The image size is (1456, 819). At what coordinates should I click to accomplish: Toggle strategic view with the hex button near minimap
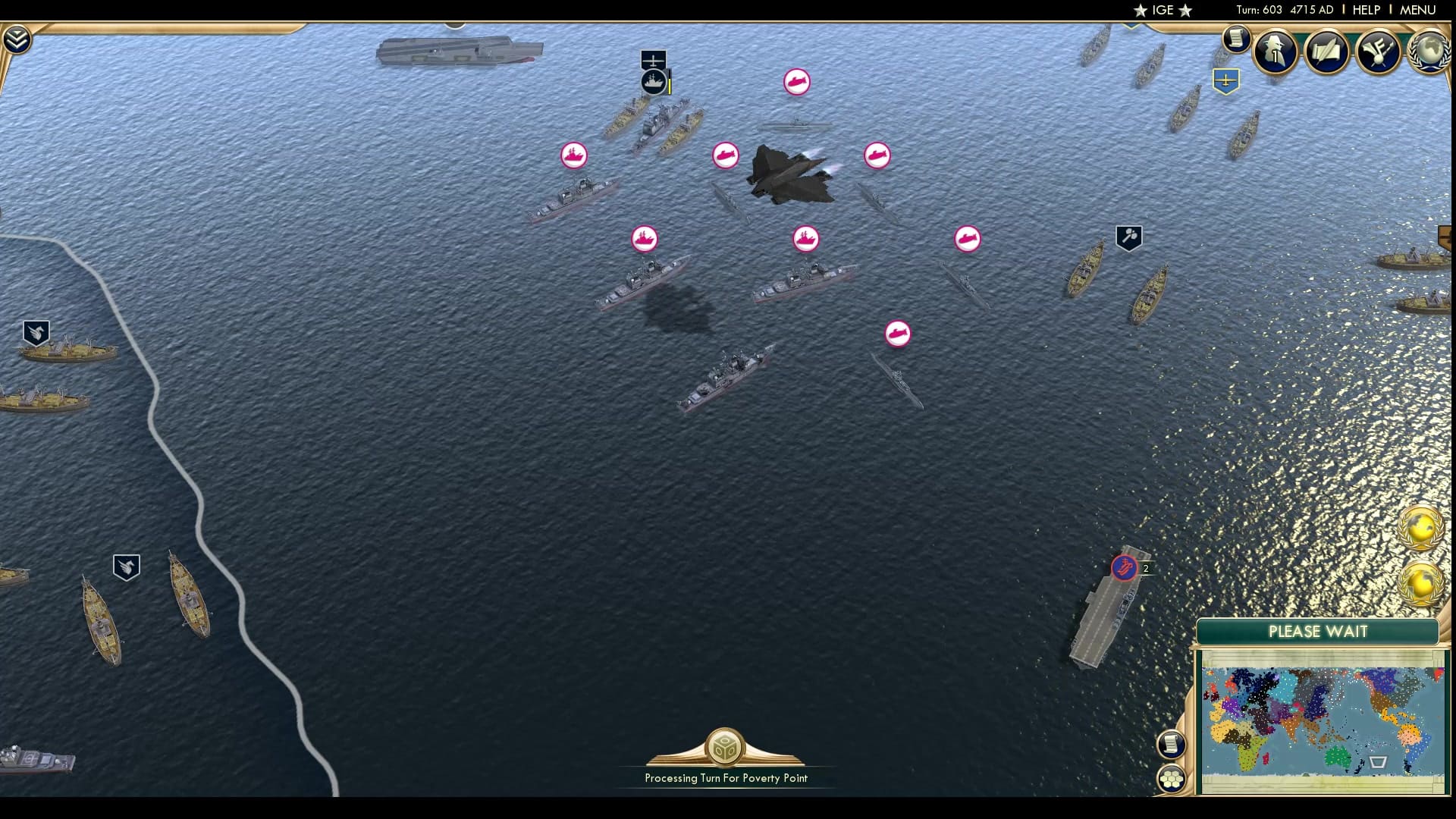coord(1172,777)
